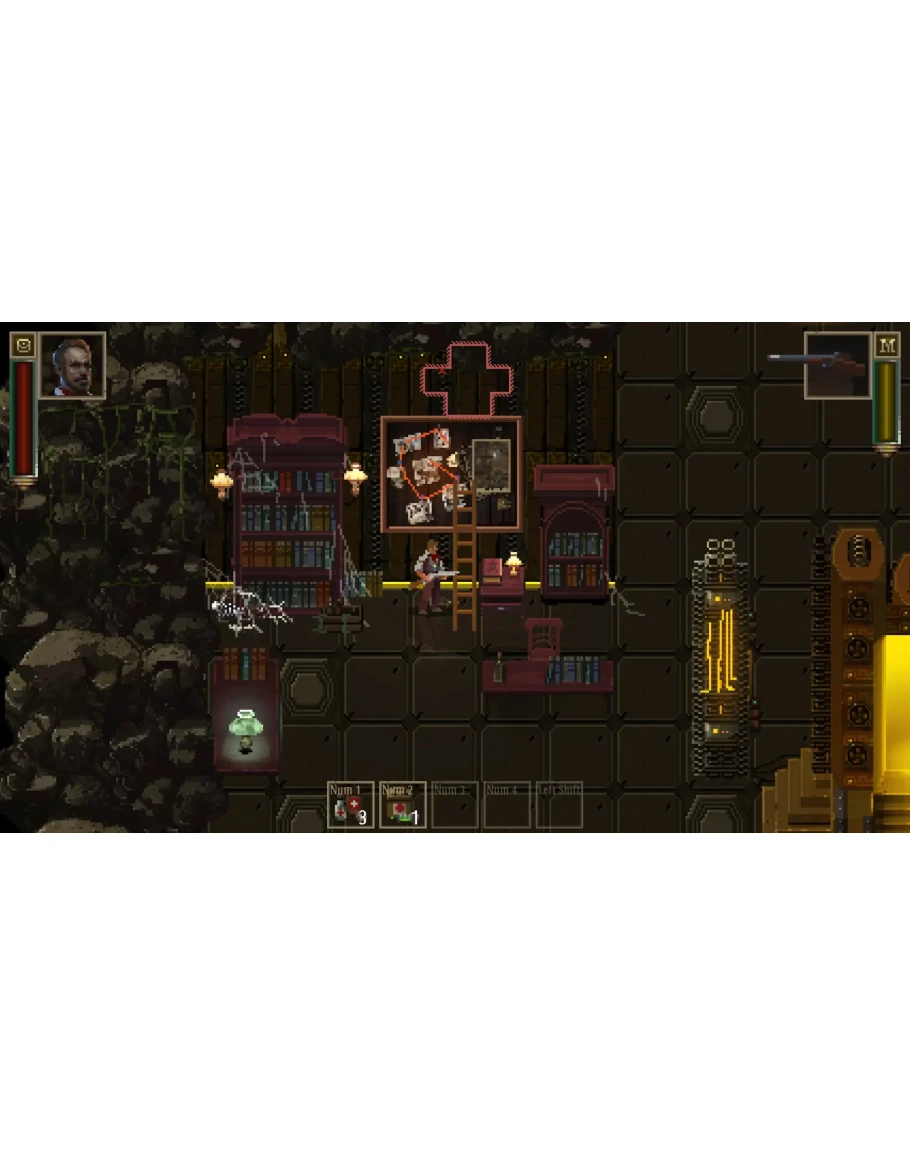Use the first aid kit in Num 2 slot
910x1155 pixels.
(x=403, y=805)
